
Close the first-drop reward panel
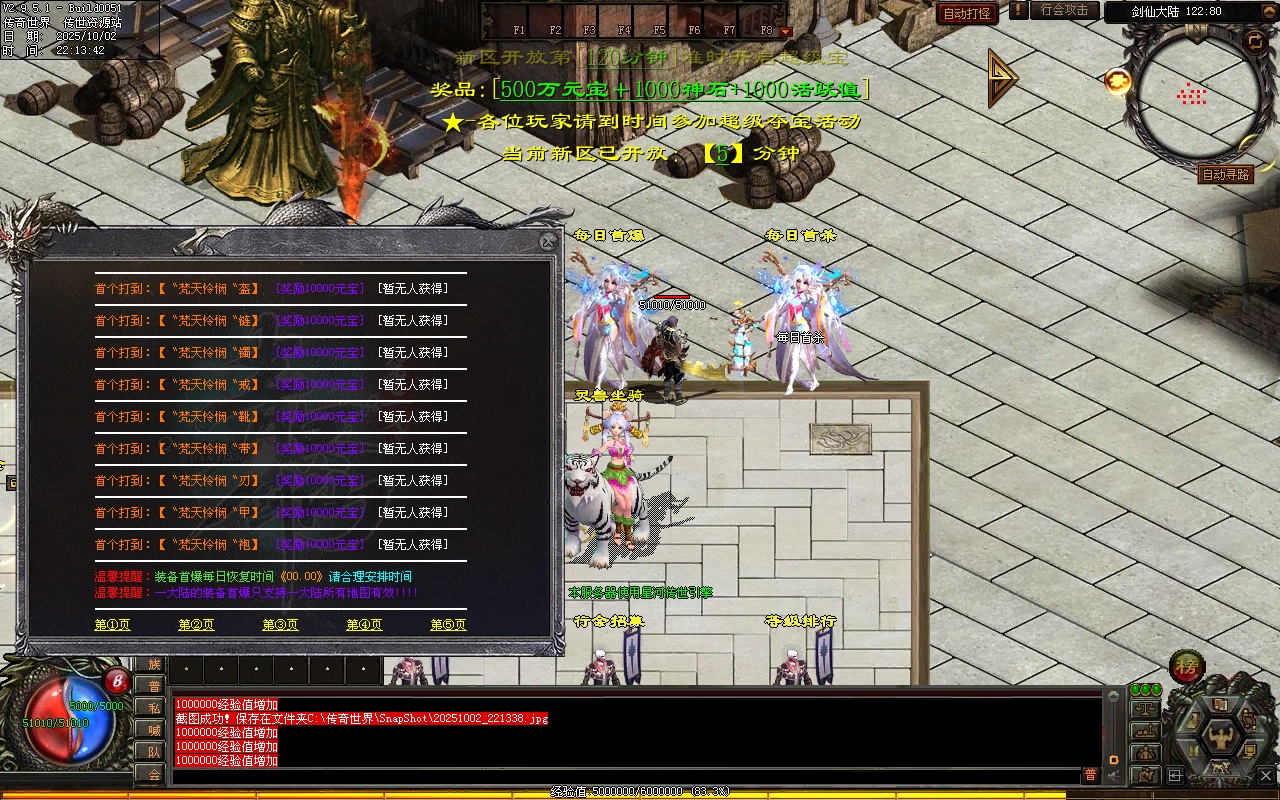[x=547, y=242]
